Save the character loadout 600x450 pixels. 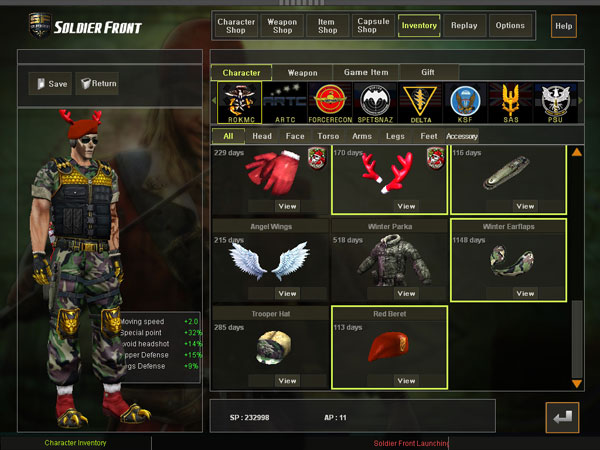coord(50,84)
